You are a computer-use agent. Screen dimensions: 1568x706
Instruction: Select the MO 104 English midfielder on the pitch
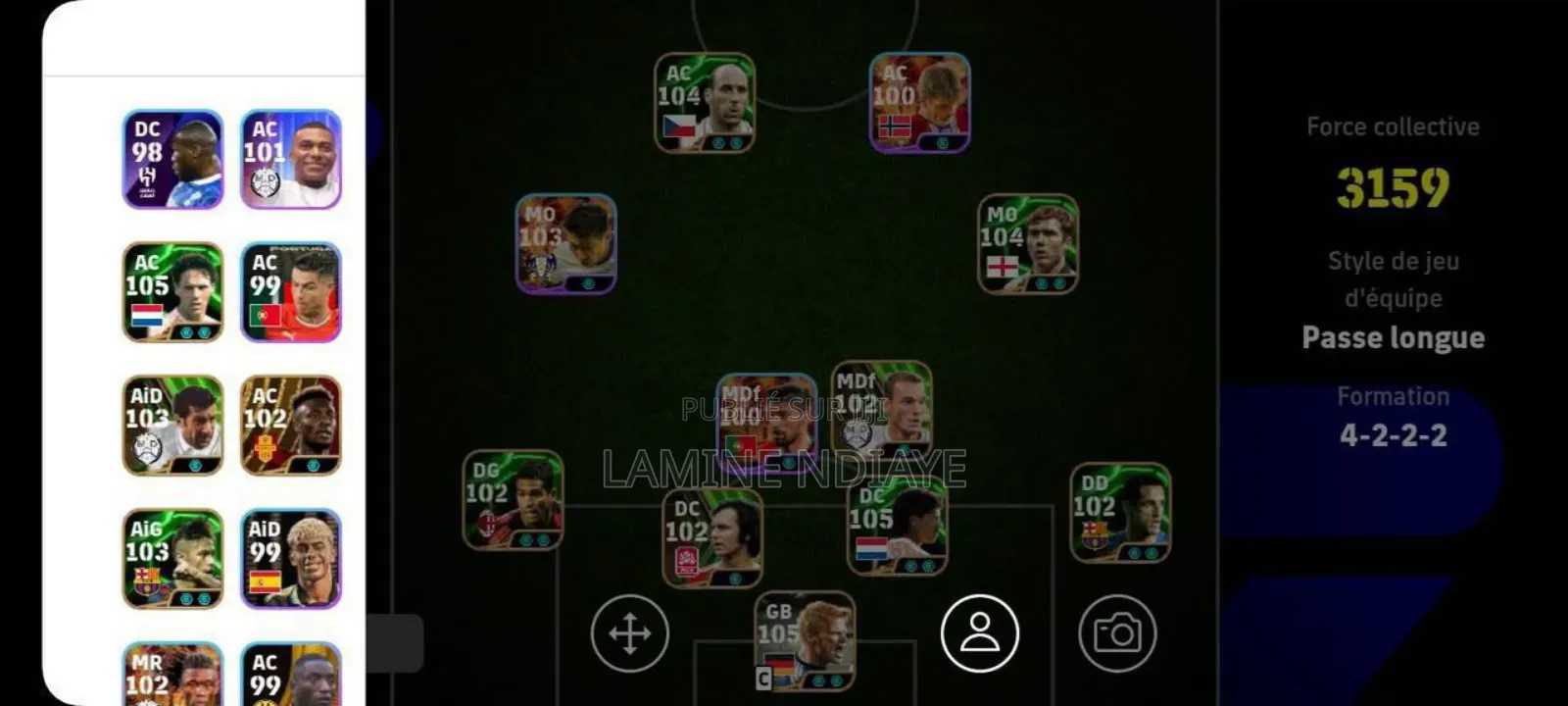pyautogui.click(x=1027, y=243)
